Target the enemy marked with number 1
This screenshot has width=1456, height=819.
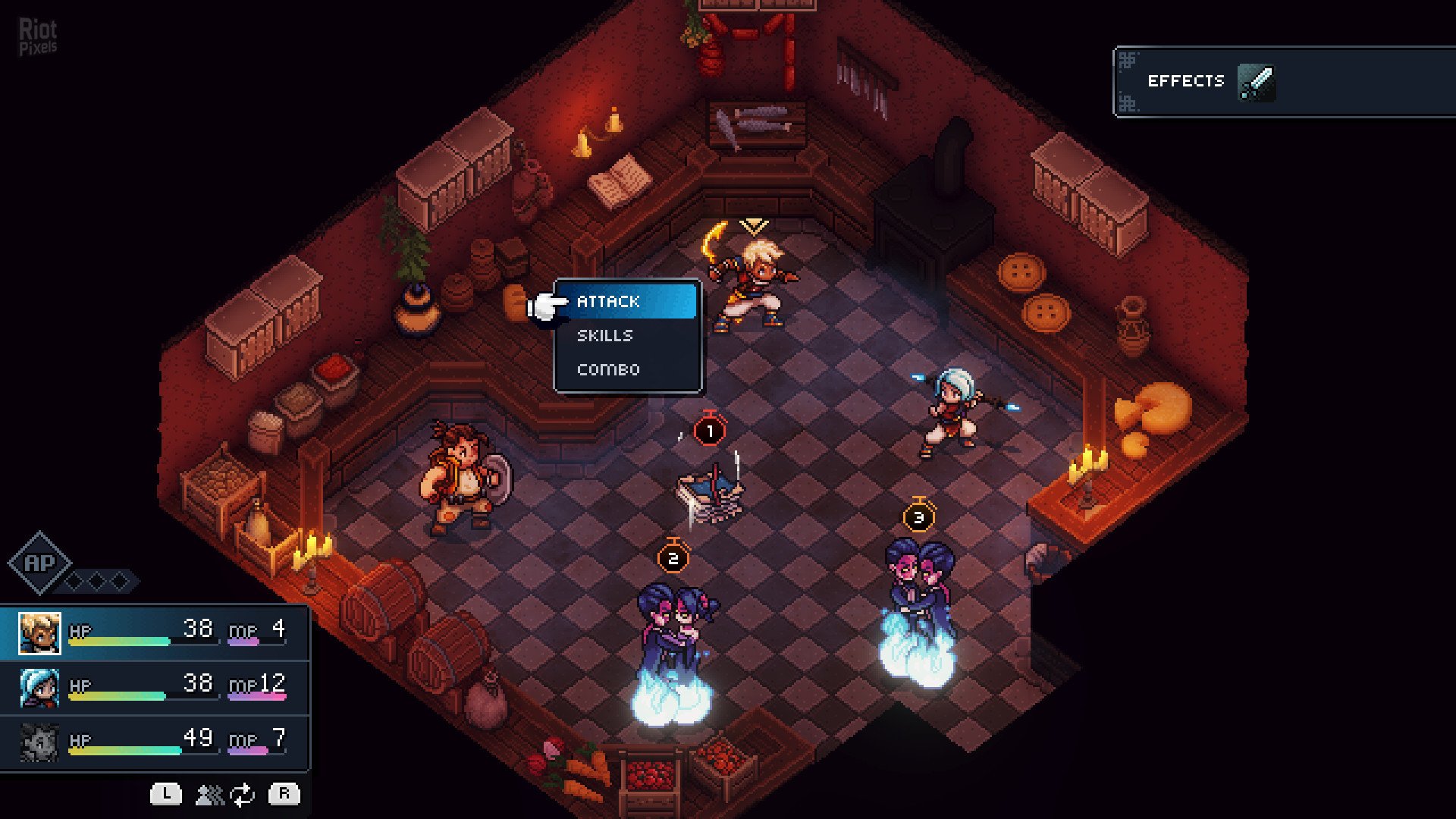[x=711, y=493]
